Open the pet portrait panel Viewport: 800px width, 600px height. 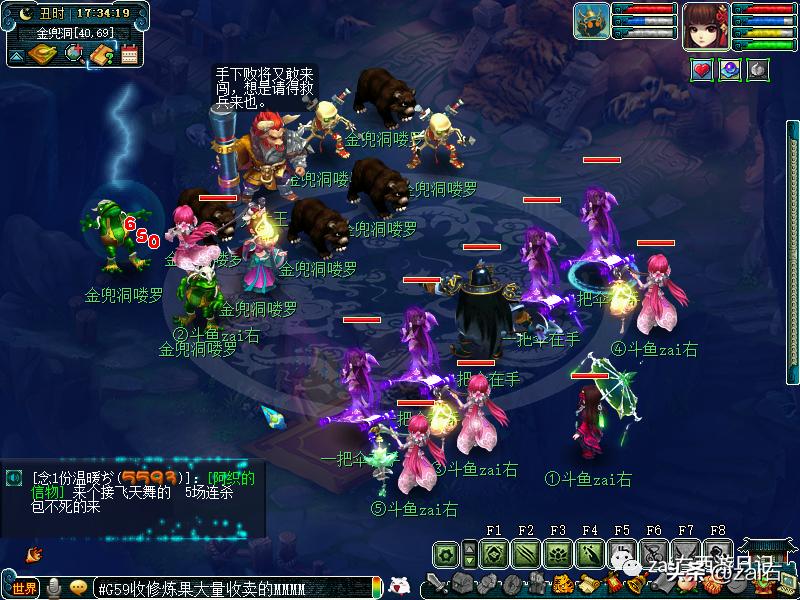click(x=591, y=22)
